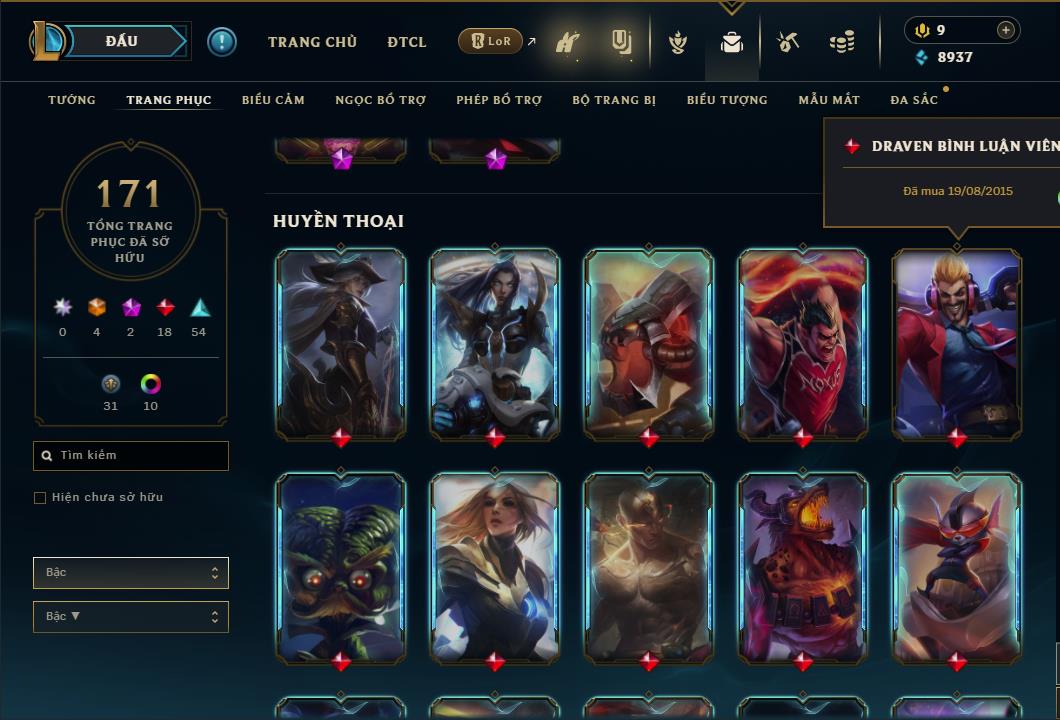
Task: Click the Tìm kiếm search field
Action: (x=131, y=456)
